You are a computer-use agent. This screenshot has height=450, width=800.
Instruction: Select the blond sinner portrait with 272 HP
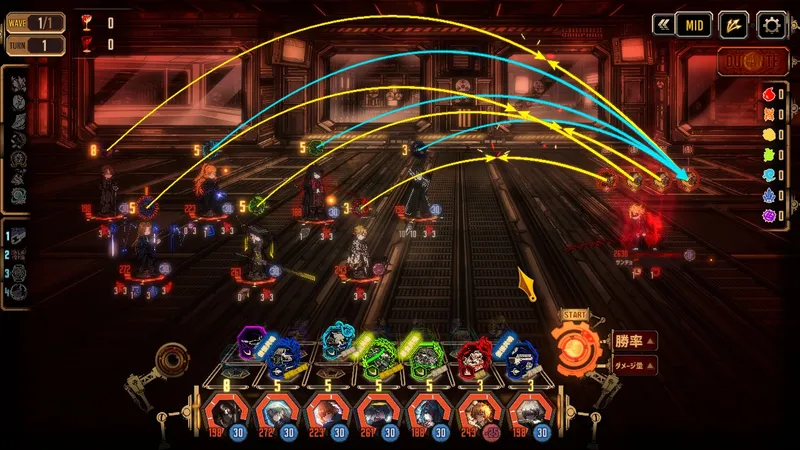pos(276,412)
